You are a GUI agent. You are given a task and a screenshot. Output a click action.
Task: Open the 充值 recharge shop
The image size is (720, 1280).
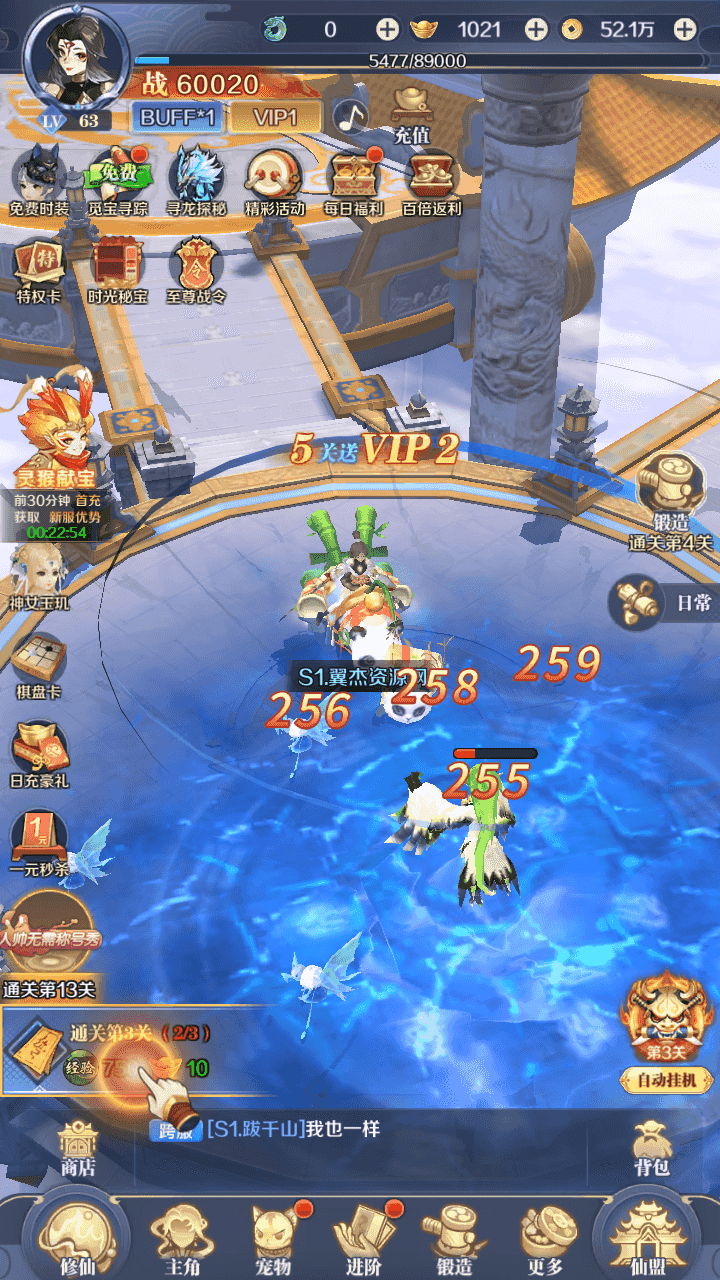411,113
